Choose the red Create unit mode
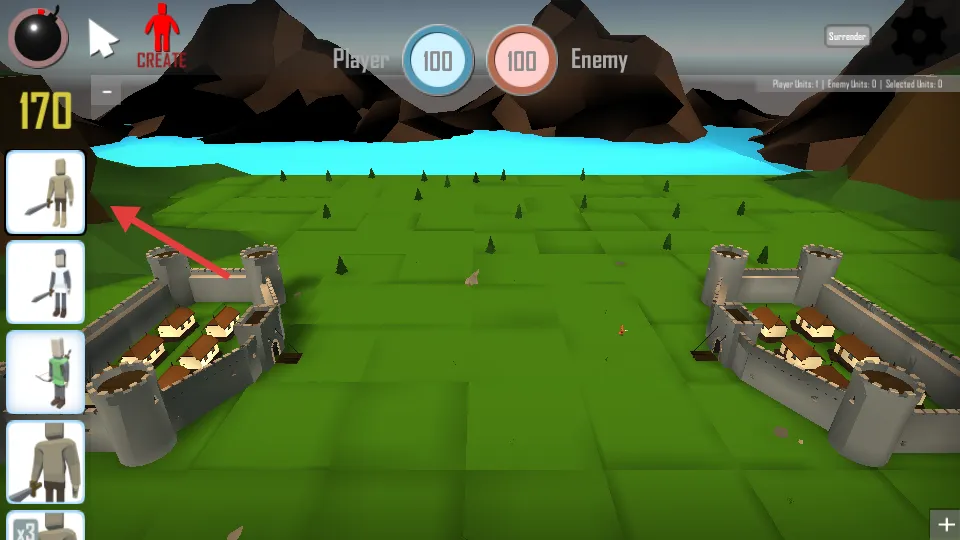This screenshot has height=540, width=960. tap(161, 36)
